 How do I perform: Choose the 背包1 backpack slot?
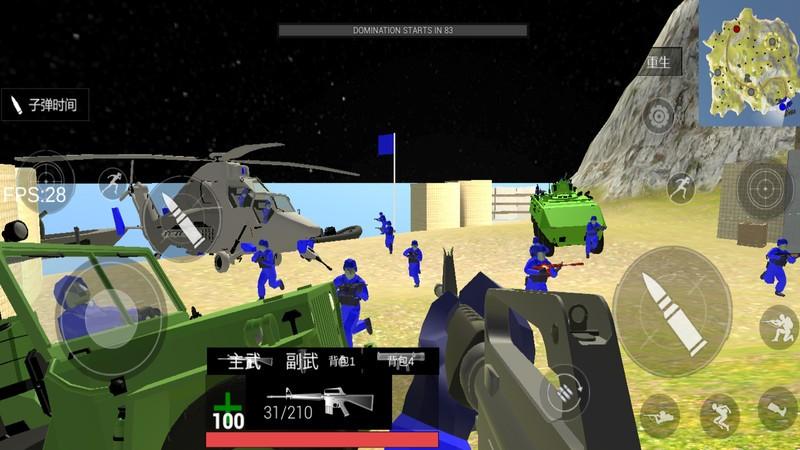(x=343, y=360)
